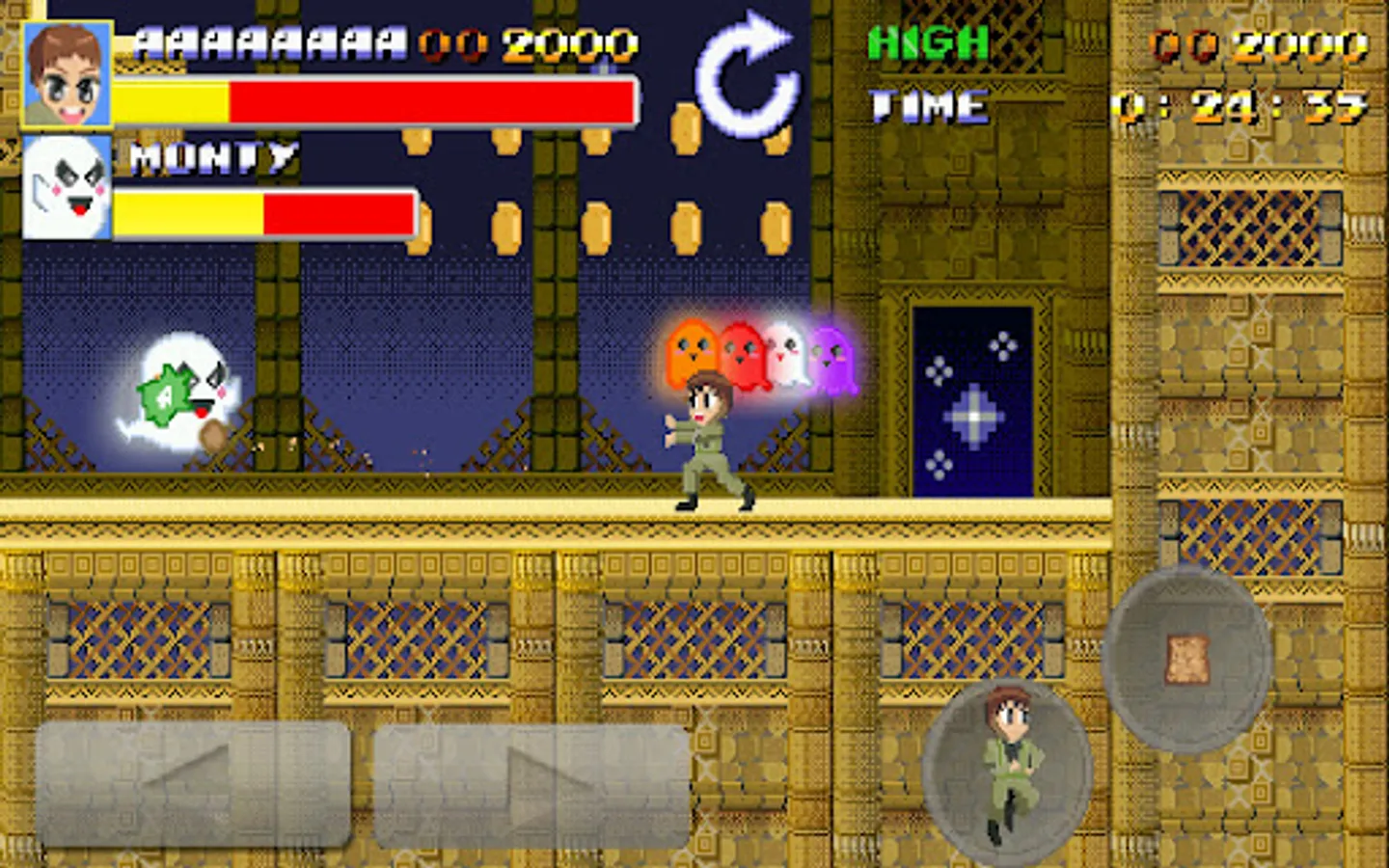Tap the restart arrow icon

[748, 72]
